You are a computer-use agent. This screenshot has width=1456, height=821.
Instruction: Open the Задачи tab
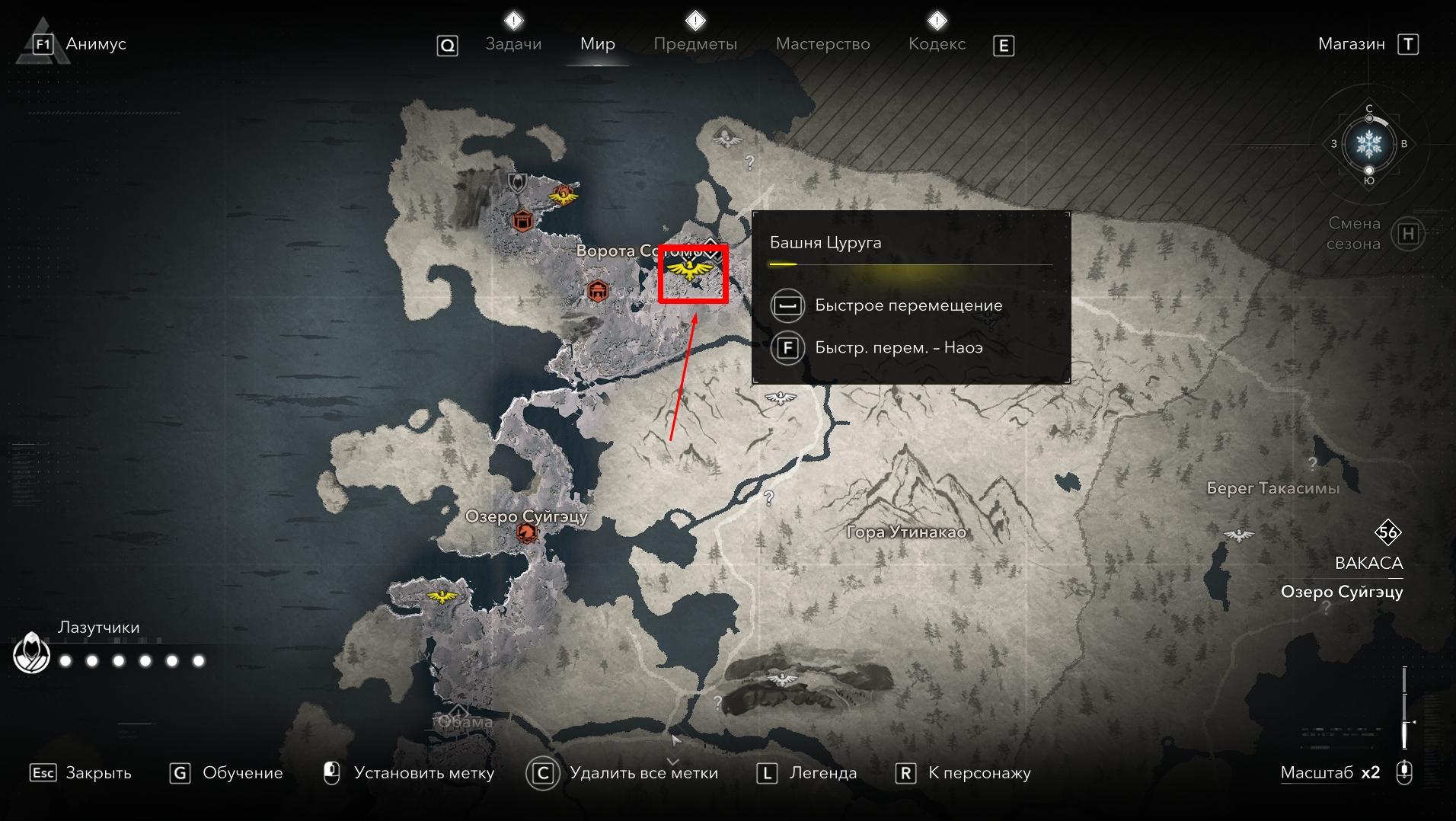tap(513, 44)
